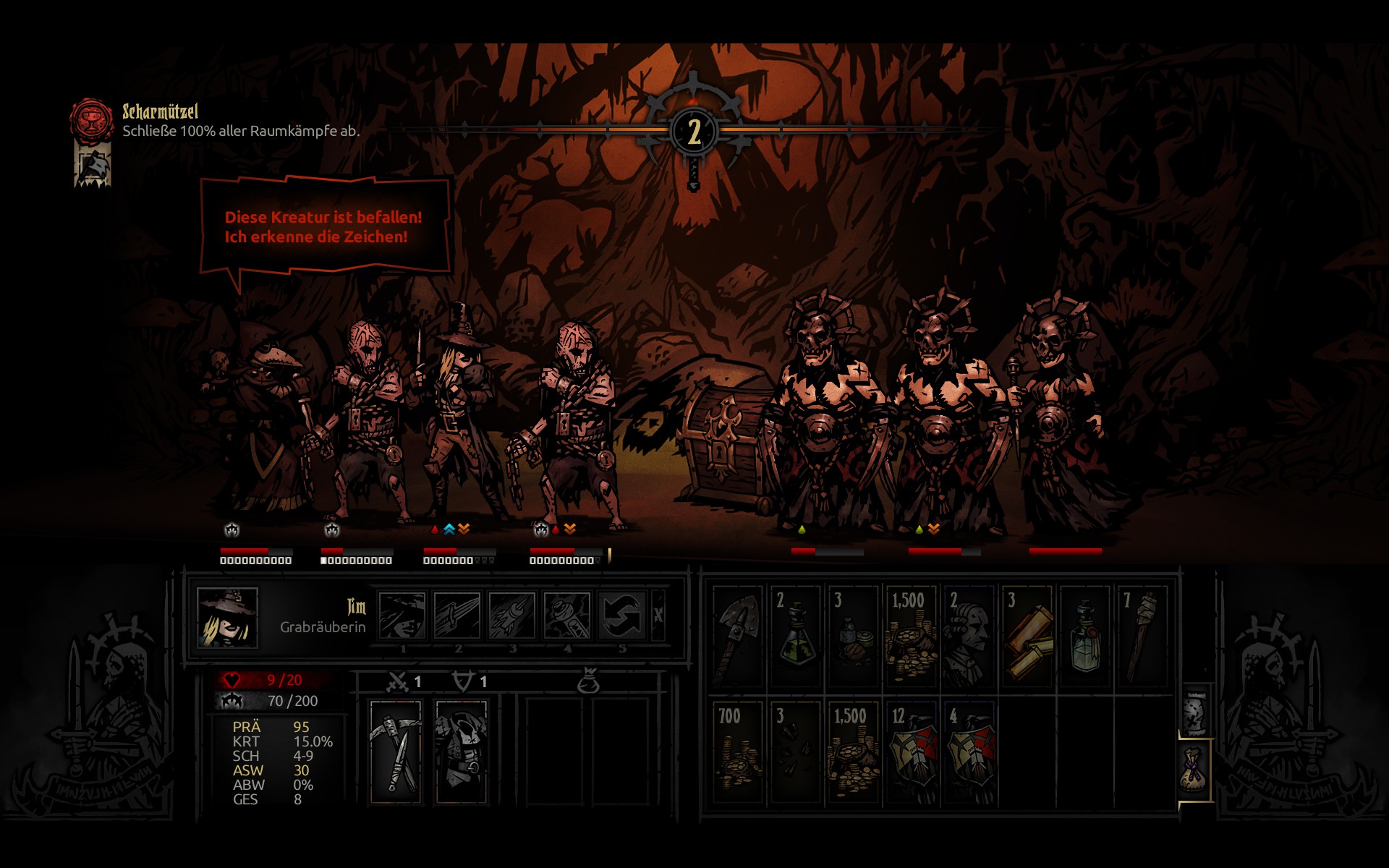This screenshot has width=1389, height=868.
Task: Select the torch stack of seven
Action: pos(1143,635)
